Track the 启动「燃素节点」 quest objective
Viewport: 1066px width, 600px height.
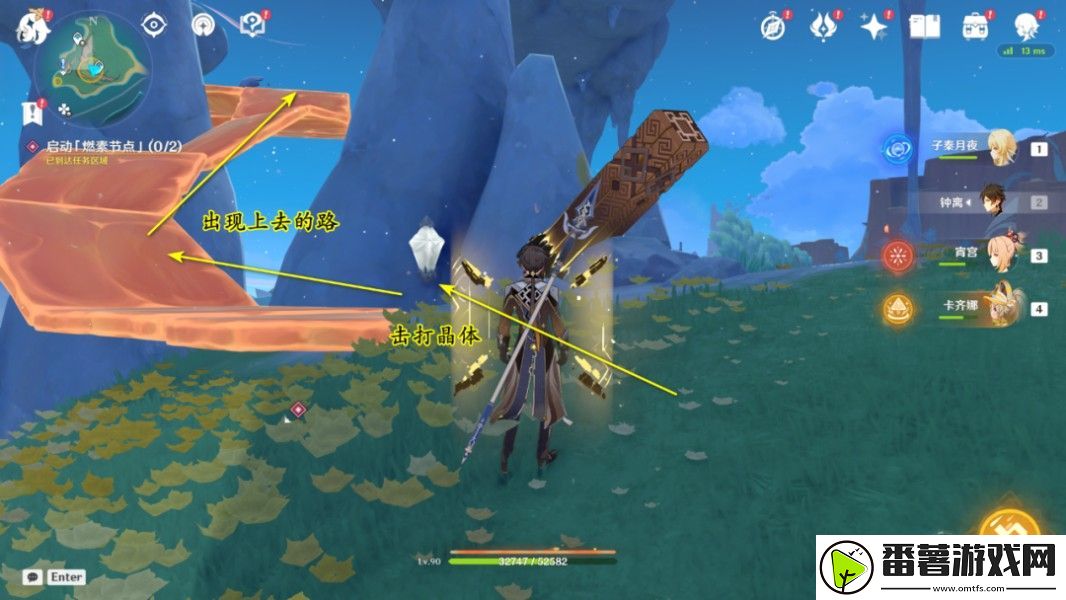[x=110, y=146]
